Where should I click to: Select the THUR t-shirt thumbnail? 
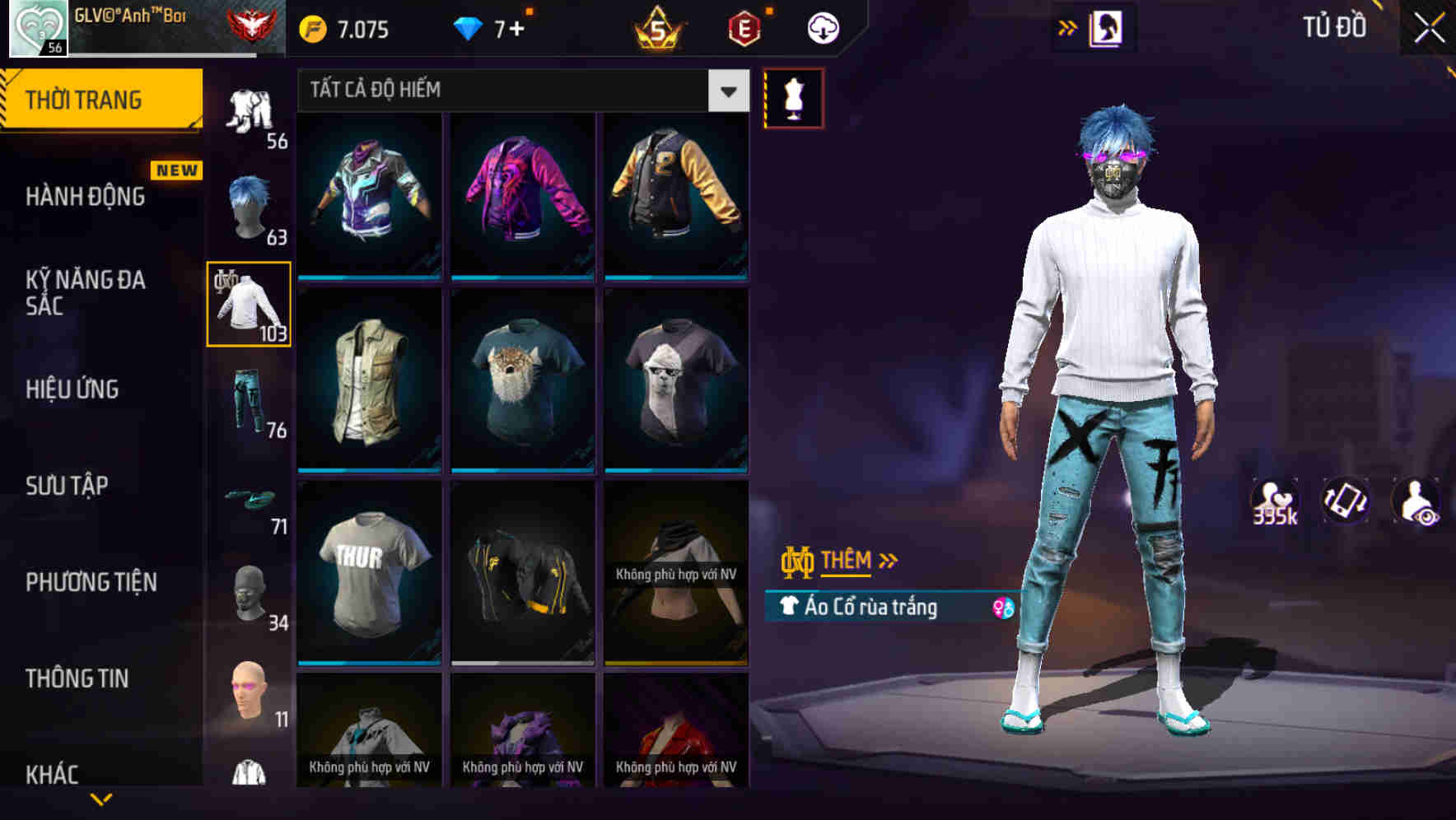coord(369,575)
